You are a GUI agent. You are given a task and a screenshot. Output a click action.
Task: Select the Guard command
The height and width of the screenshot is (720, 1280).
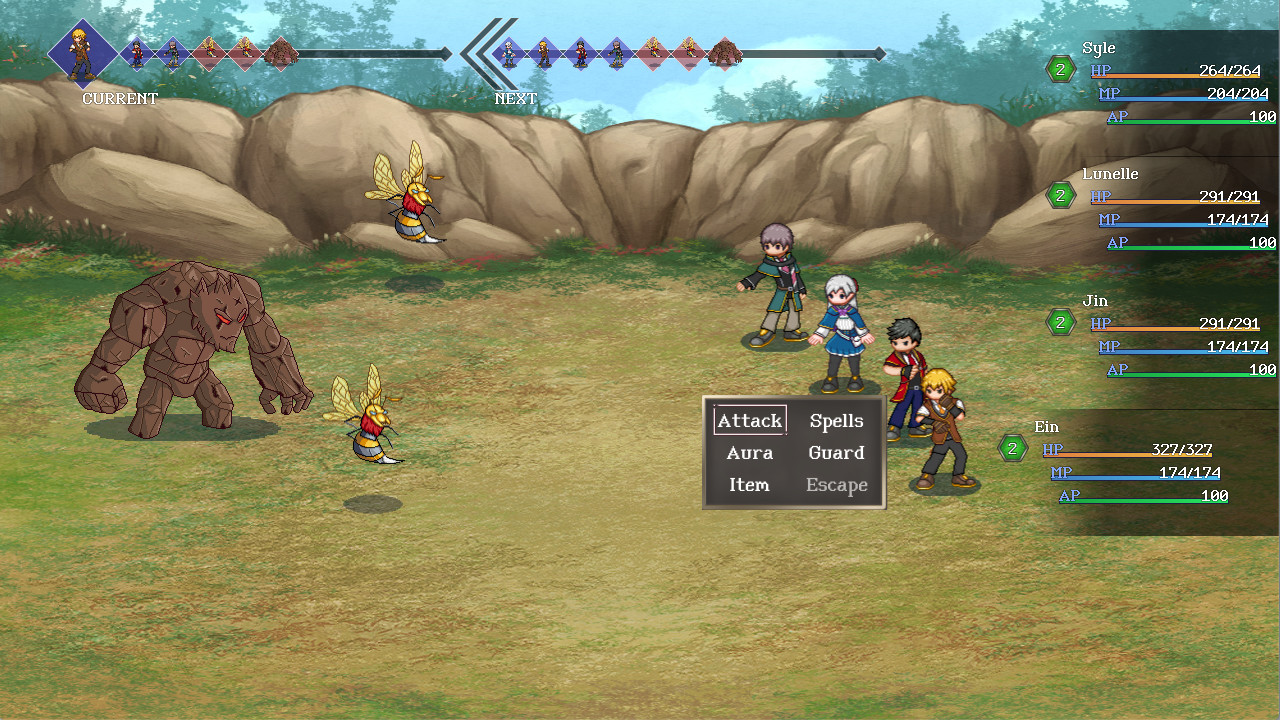[835, 453]
